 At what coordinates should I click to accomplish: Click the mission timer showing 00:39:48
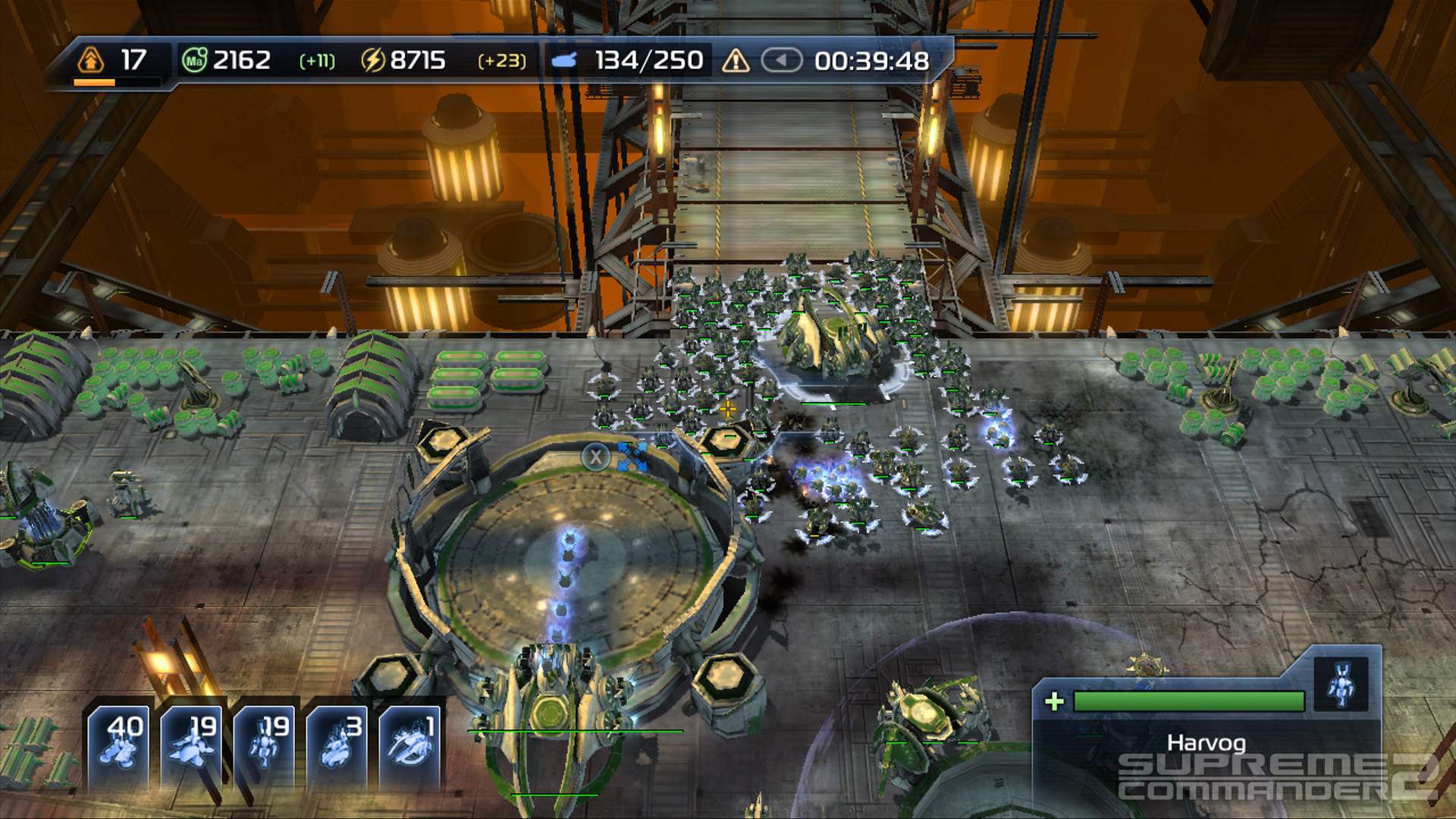(x=872, y=59)
